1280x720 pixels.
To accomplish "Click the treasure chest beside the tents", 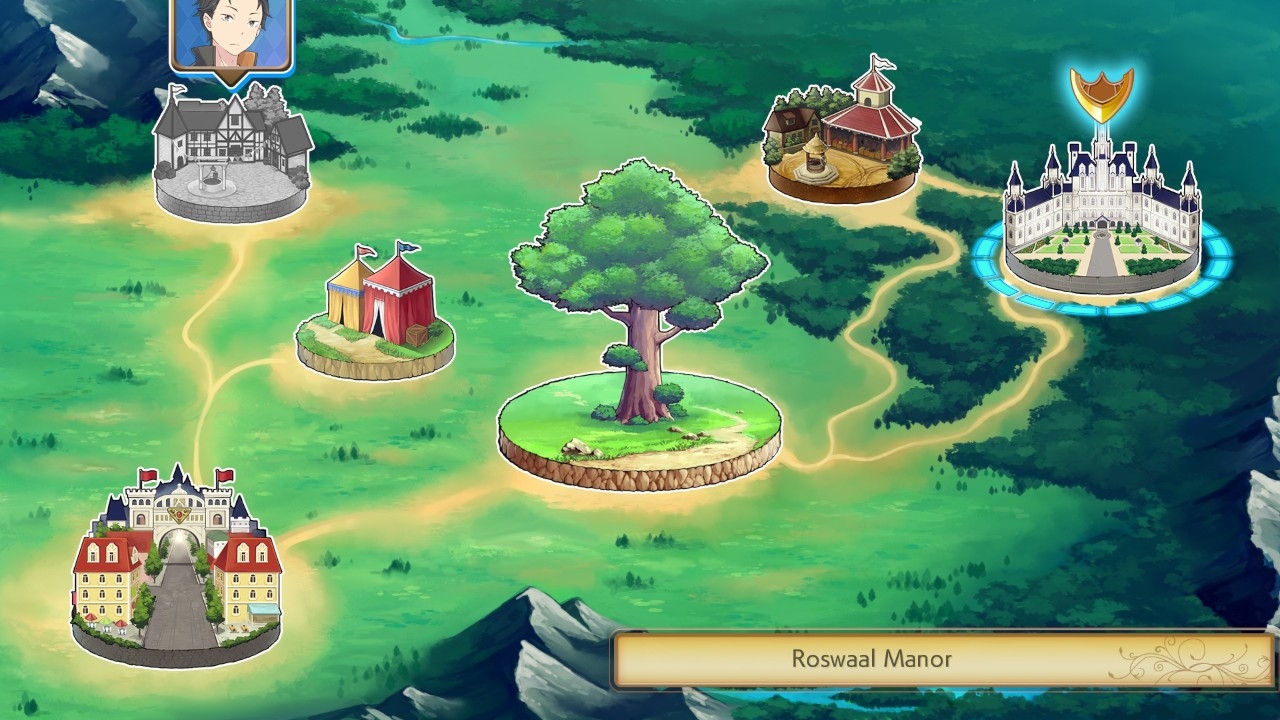I will click(x=417, y=335).
